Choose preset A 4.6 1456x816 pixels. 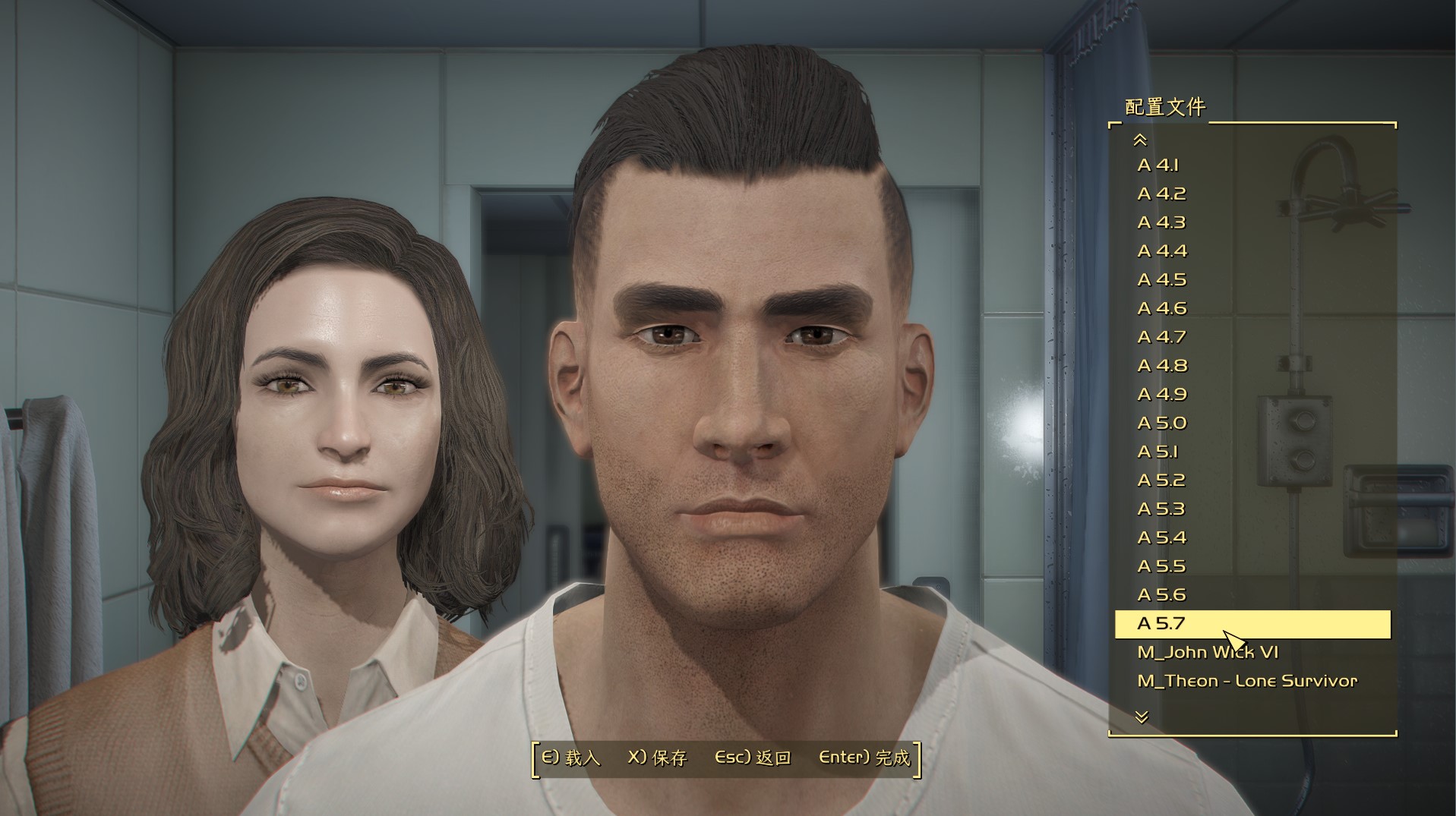click(x=1161, y=308)
